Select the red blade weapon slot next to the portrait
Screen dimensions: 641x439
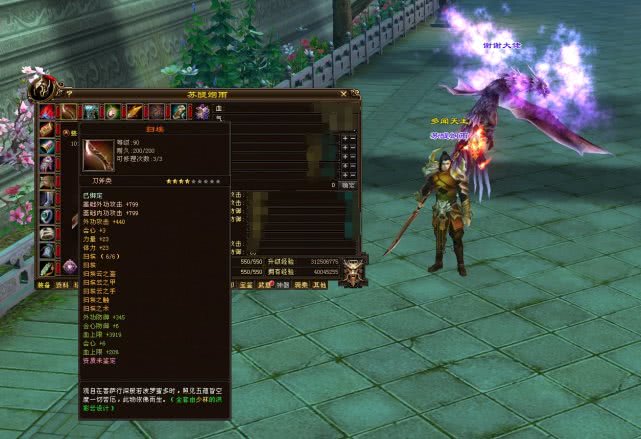[x=68, y=111]
